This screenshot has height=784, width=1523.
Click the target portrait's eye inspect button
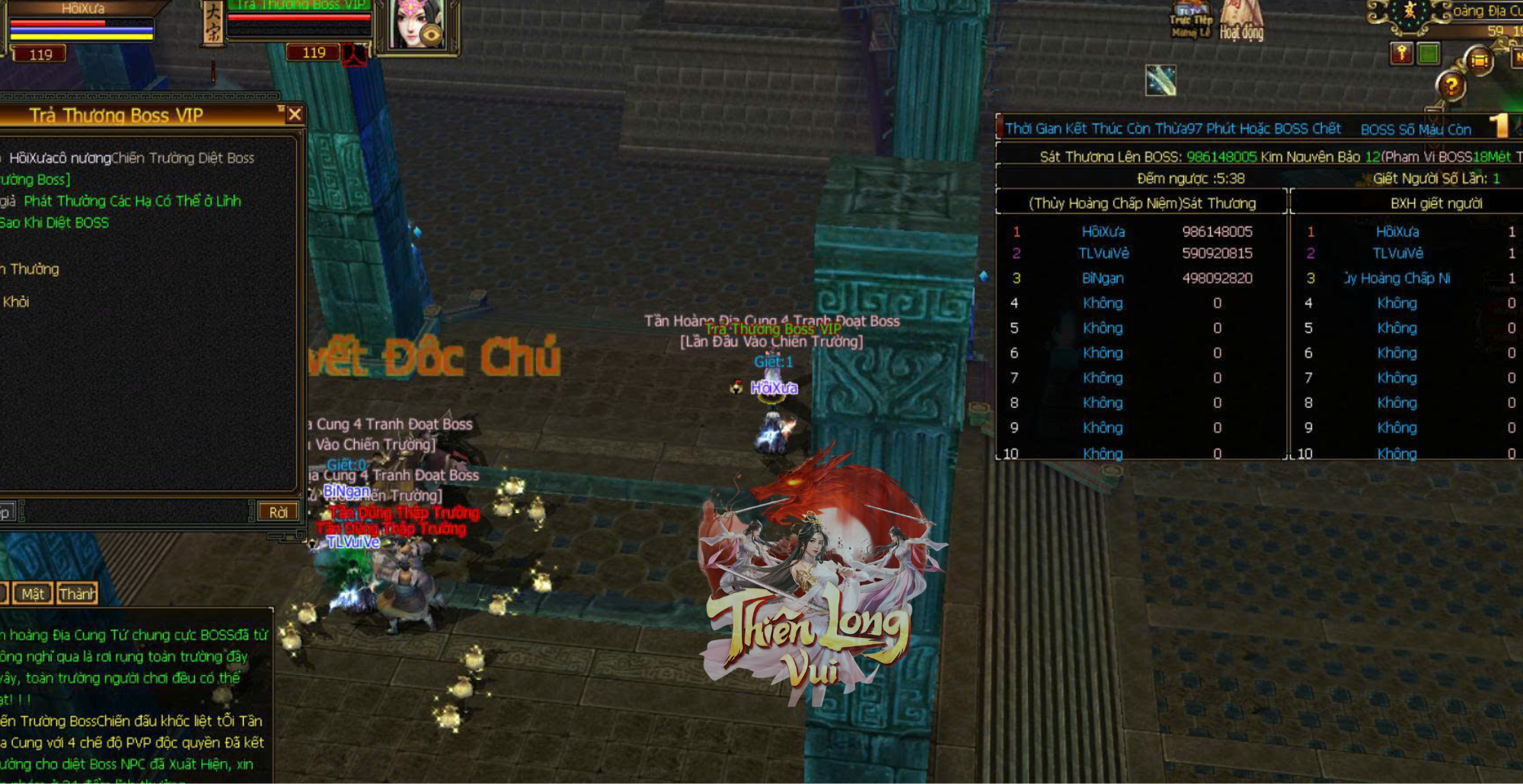pyautogui.click(x=432, y=35)
